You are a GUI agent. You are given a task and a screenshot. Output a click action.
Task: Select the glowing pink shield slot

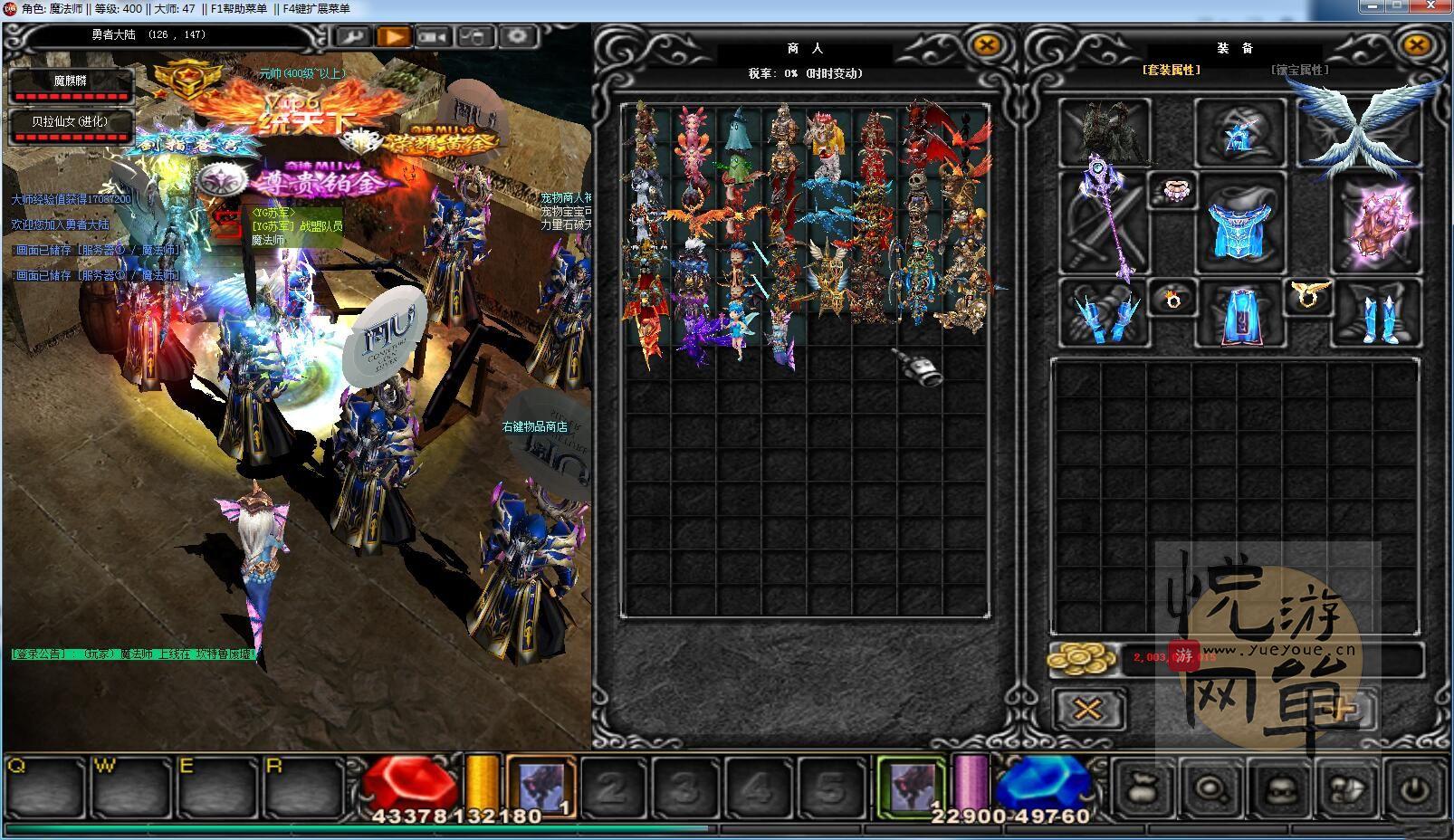[1376, 223]
